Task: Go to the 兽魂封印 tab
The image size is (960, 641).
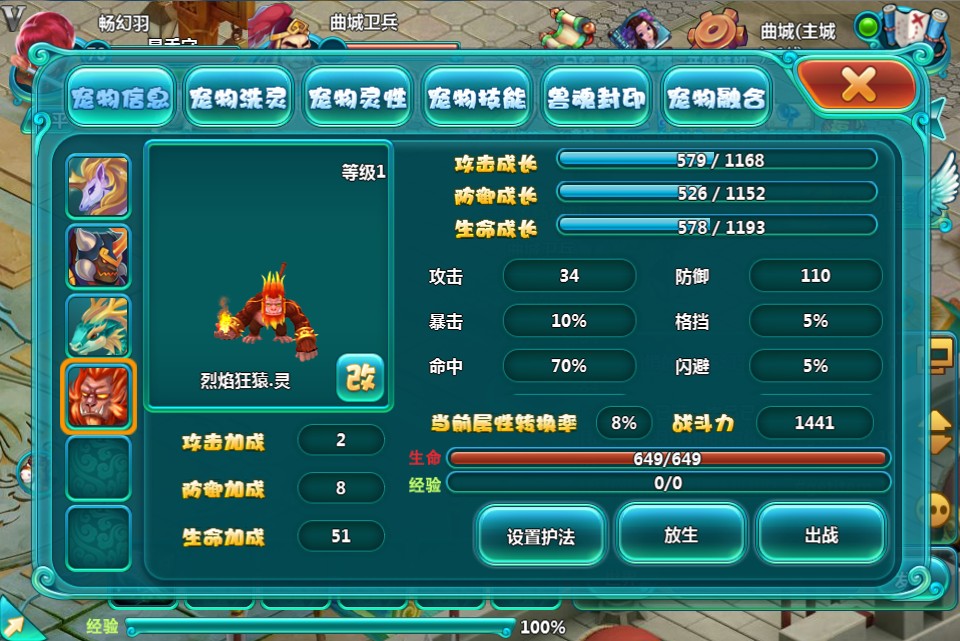Action: coord(597,98)
